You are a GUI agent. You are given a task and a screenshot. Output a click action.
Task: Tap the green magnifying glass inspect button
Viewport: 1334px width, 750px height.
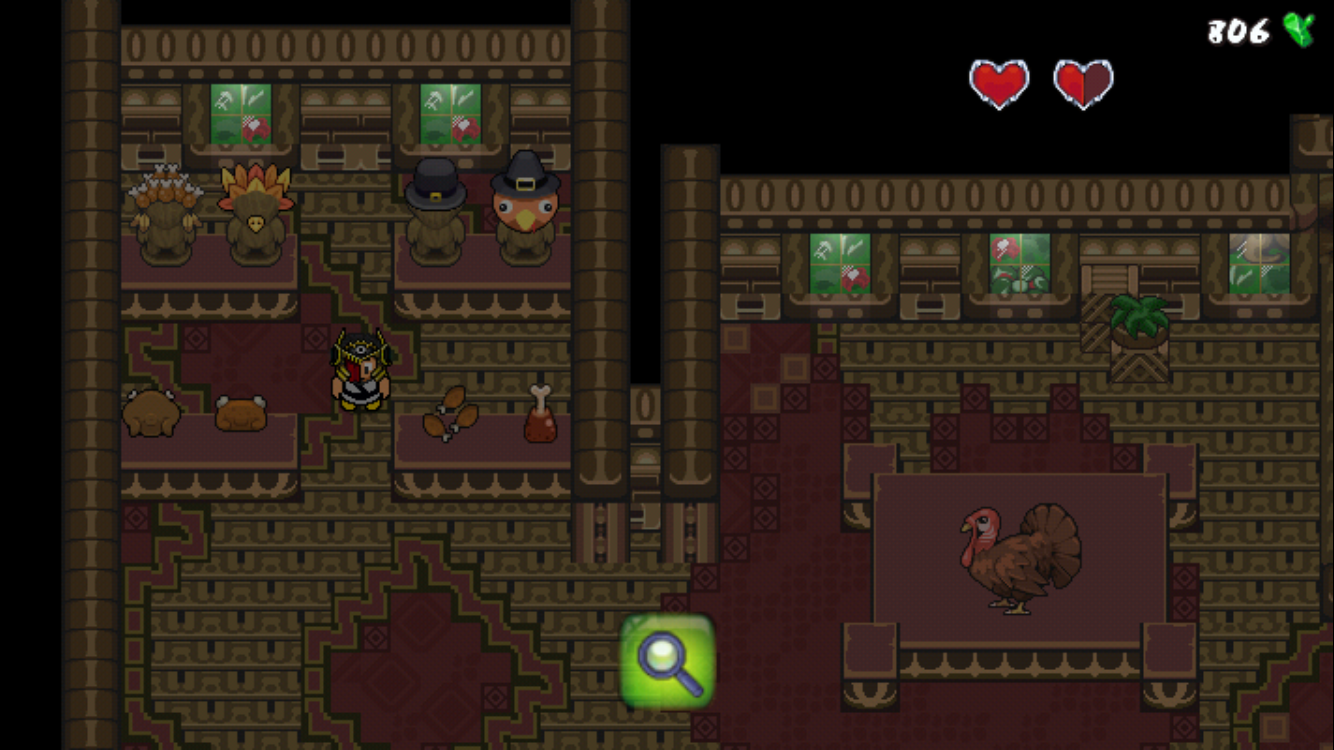[x=668, y=661]
